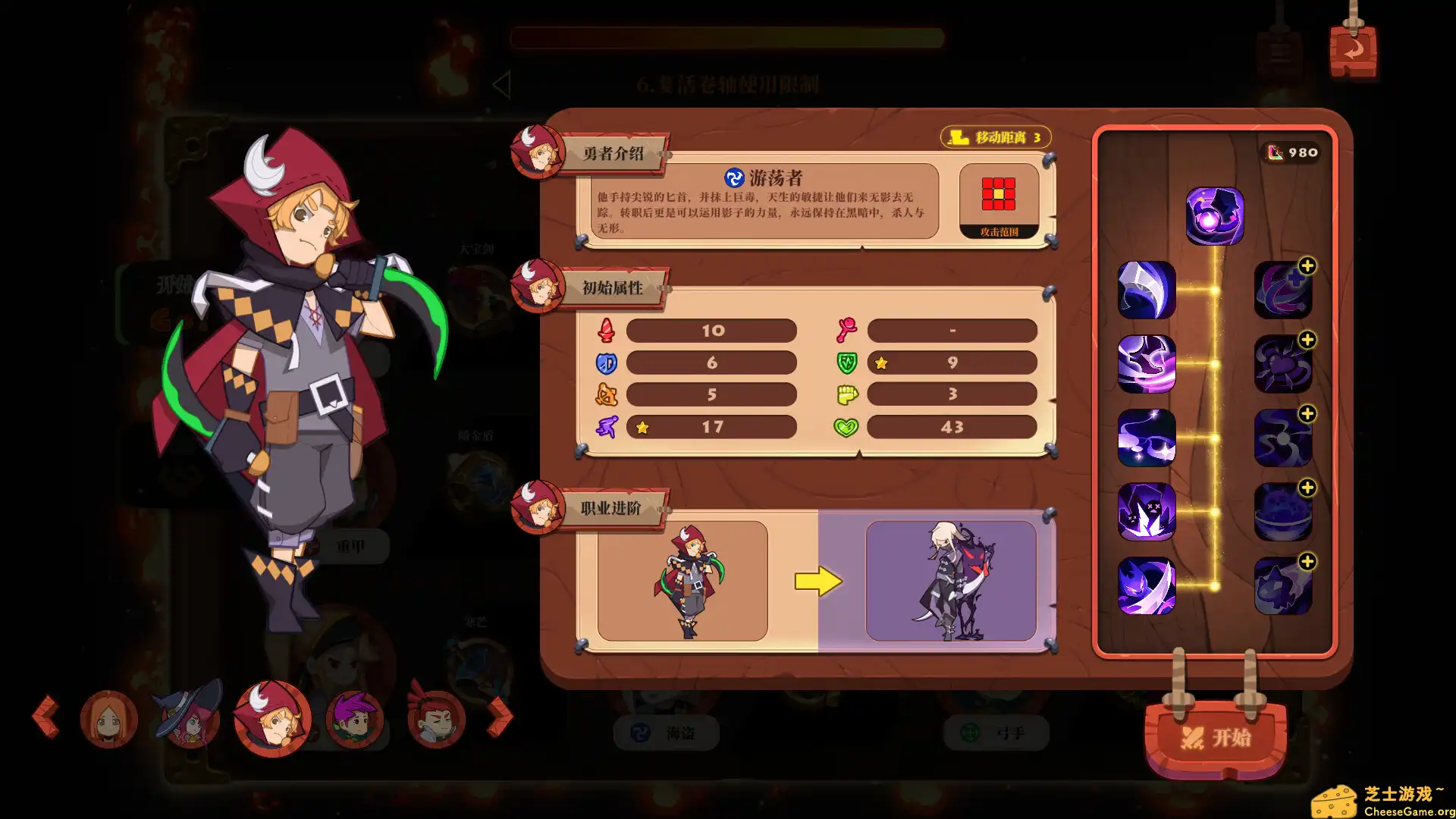The height and width of the screenshot is (819, 1456).
Task: Click the progress bar at top of screen
Action: 726,39
